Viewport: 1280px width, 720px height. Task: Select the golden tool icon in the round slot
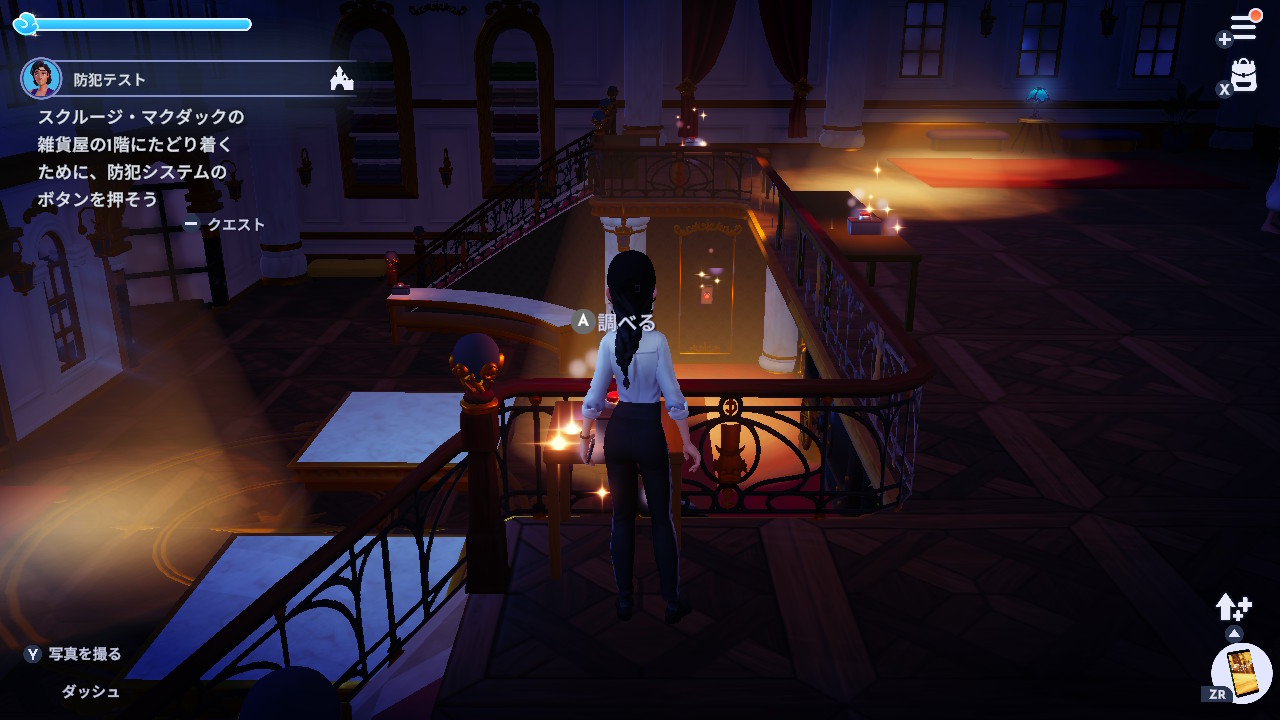point(1242,673)
